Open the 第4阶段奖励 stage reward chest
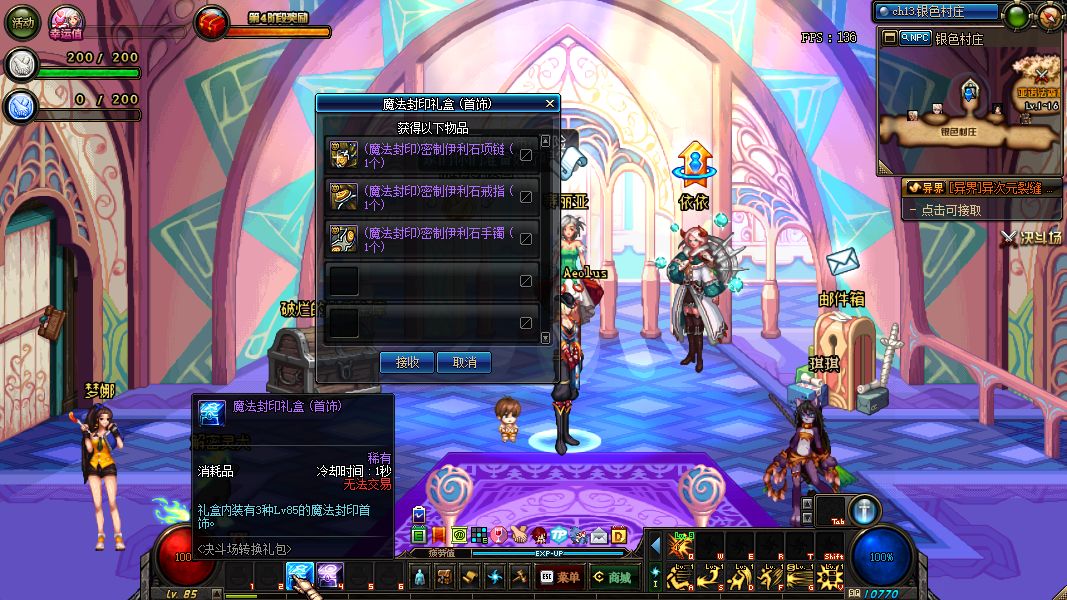1067x600 pixels. tap(212, 23)
